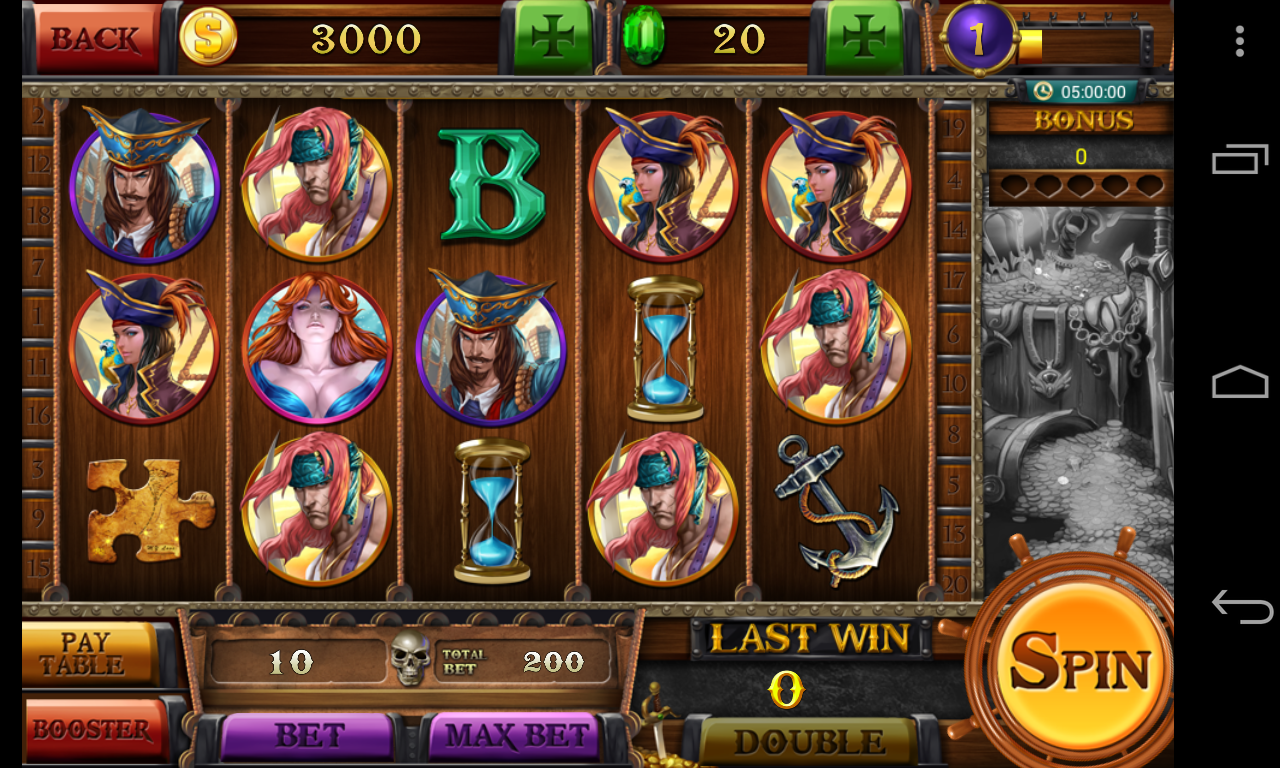Add coins with the plus beside 3000

[553, 38]
